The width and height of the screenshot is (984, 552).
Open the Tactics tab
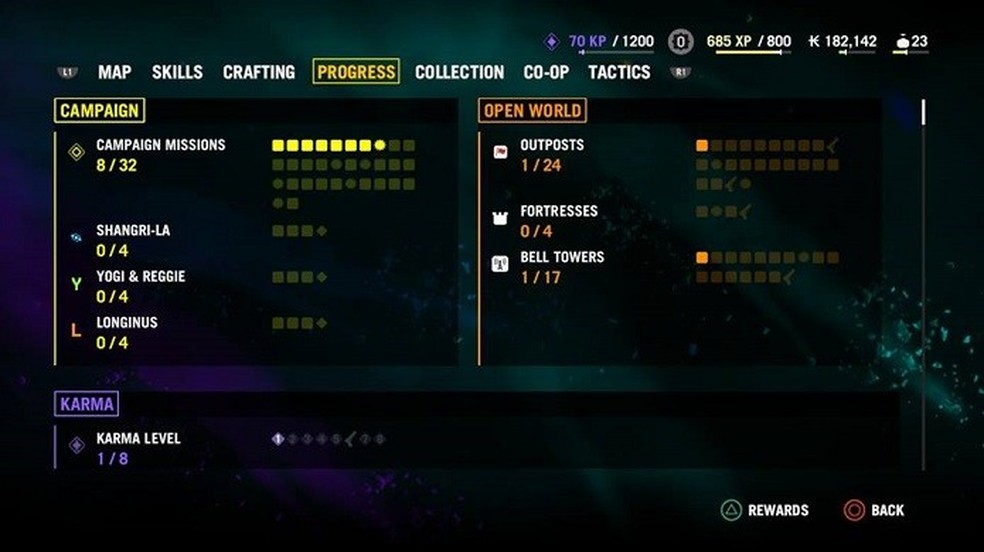point(619,72)
